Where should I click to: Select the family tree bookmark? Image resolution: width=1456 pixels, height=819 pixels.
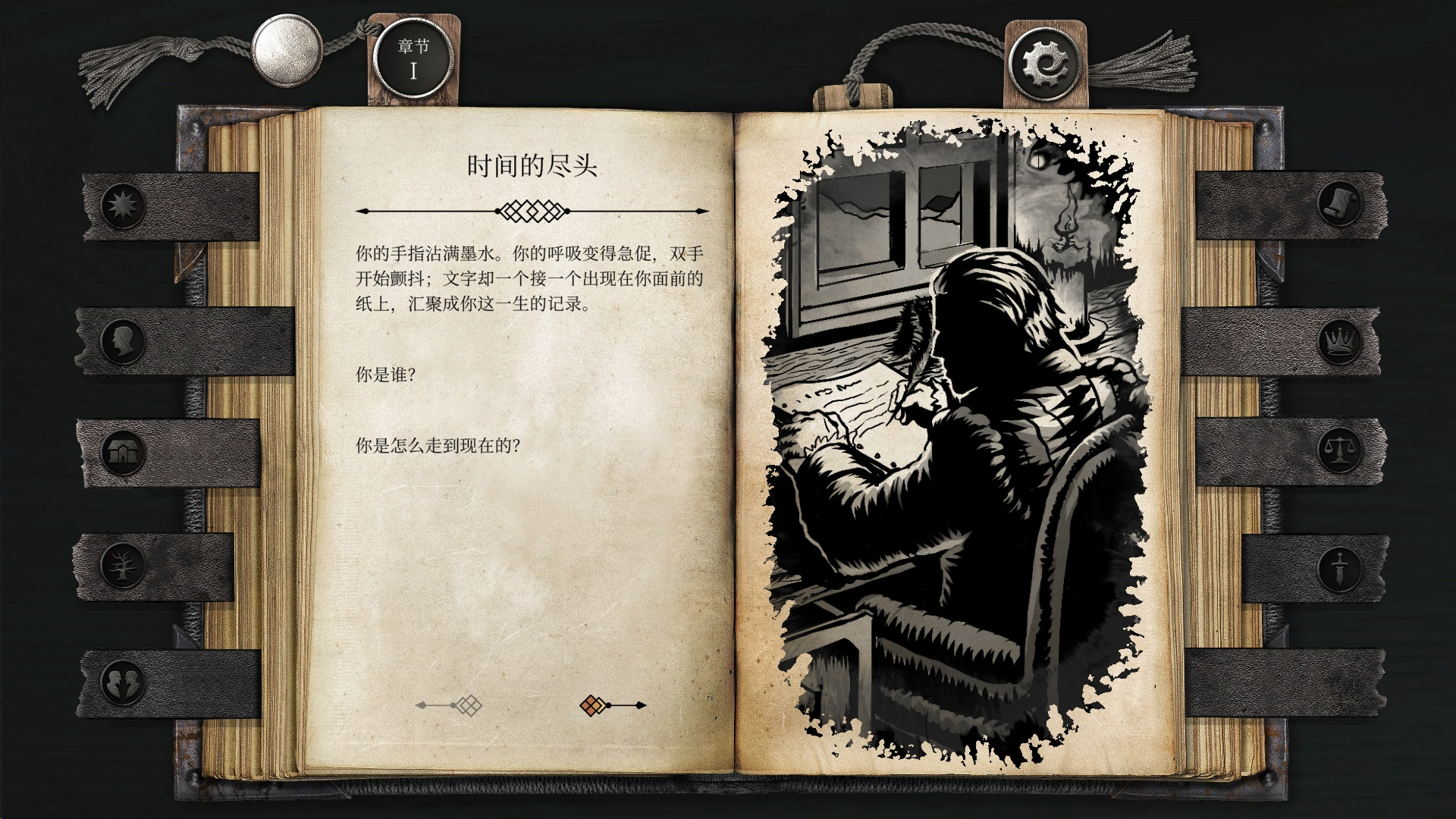click(x=121, y=565)
